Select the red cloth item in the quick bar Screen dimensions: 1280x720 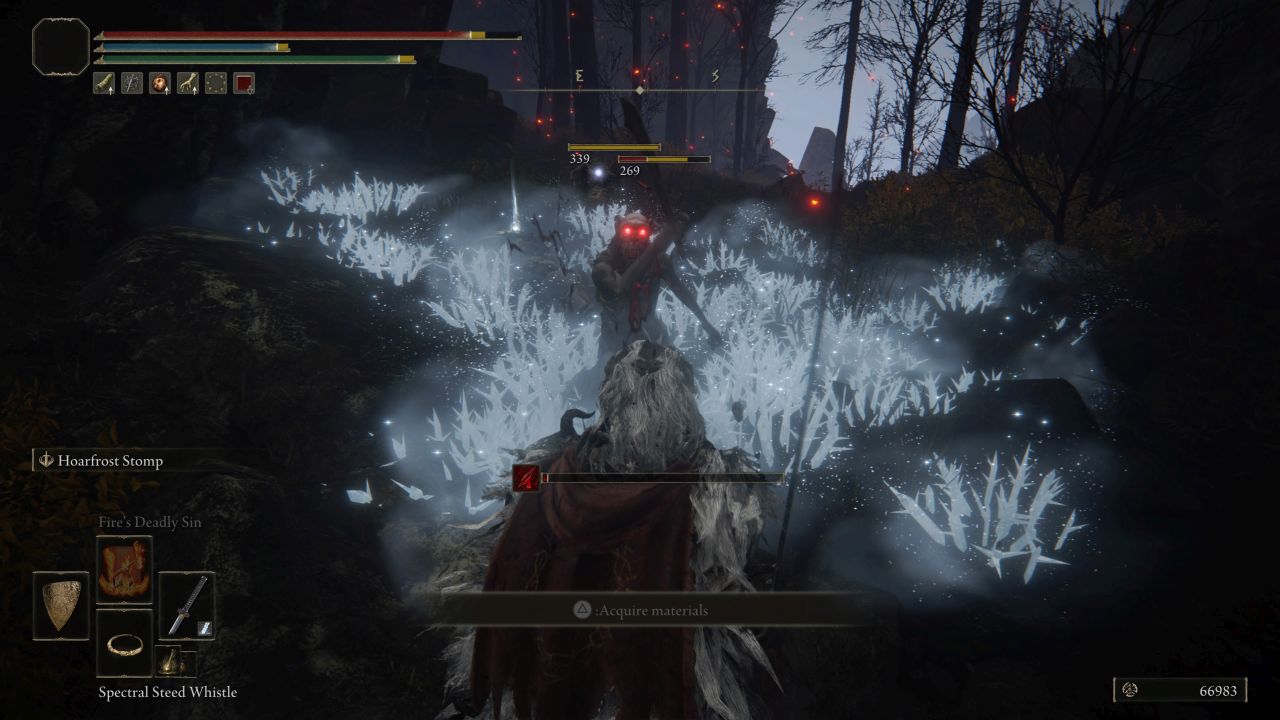(243, 83)
